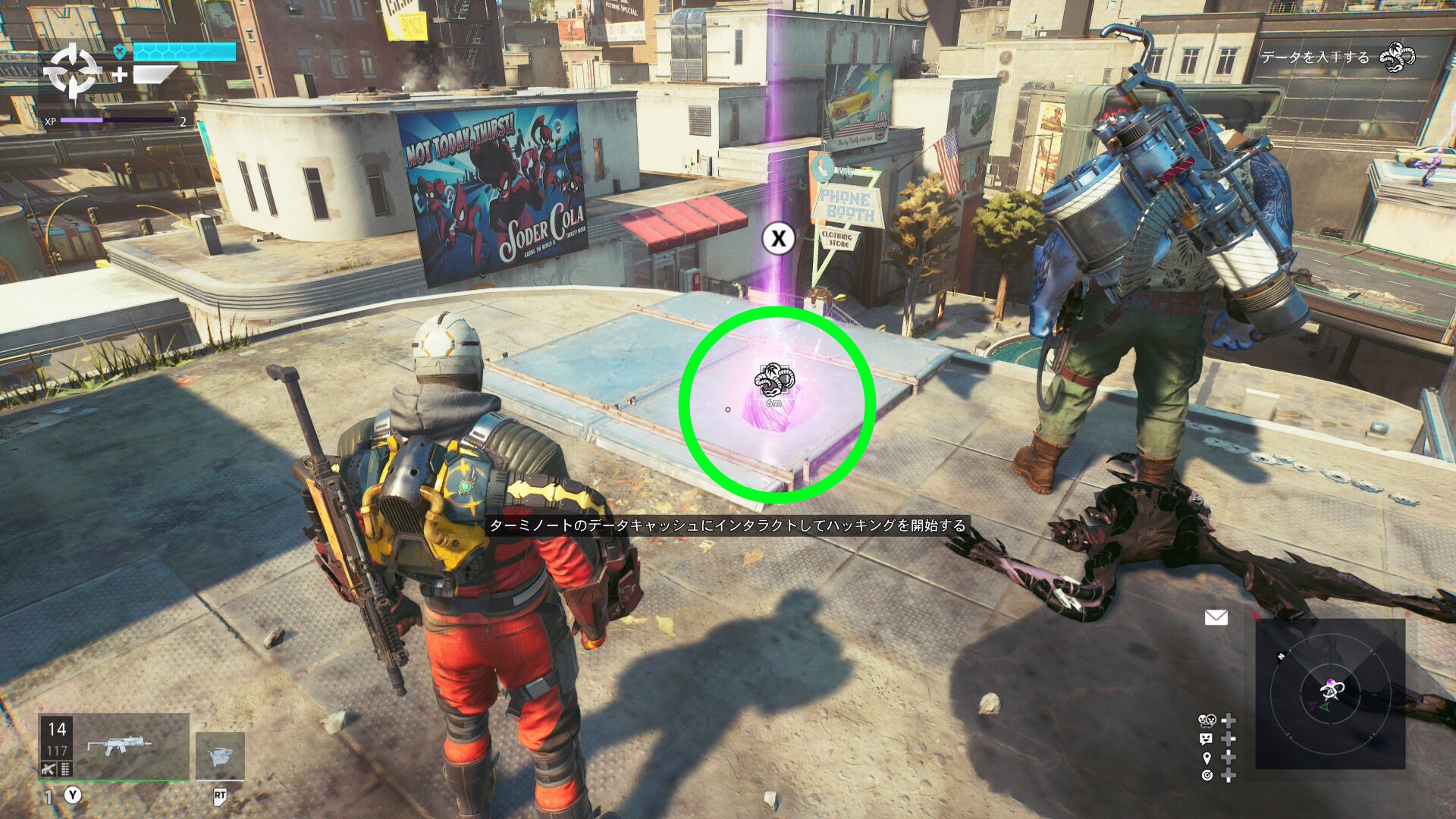Screen dimensions: 1456x819
Task: Select the assault rifle weapon slot
Action: tap(120, 745)
